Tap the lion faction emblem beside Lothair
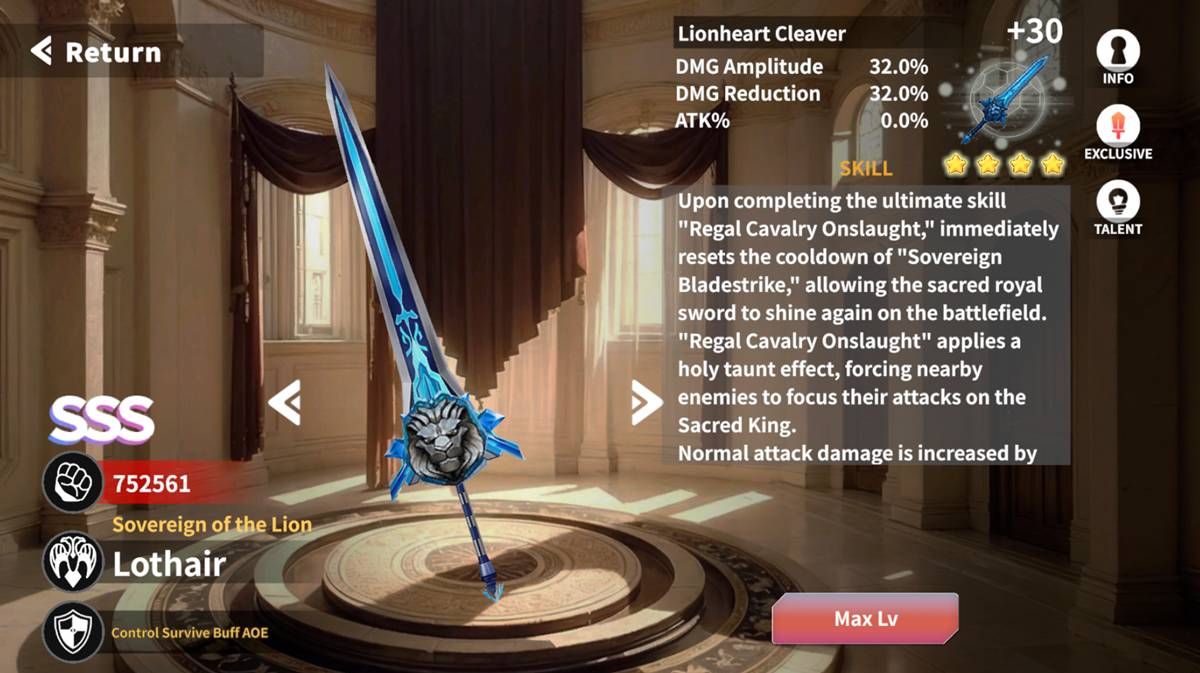The height and width of the screenshot is (673, 1200). pyautogui.click(x=72, y=562)
